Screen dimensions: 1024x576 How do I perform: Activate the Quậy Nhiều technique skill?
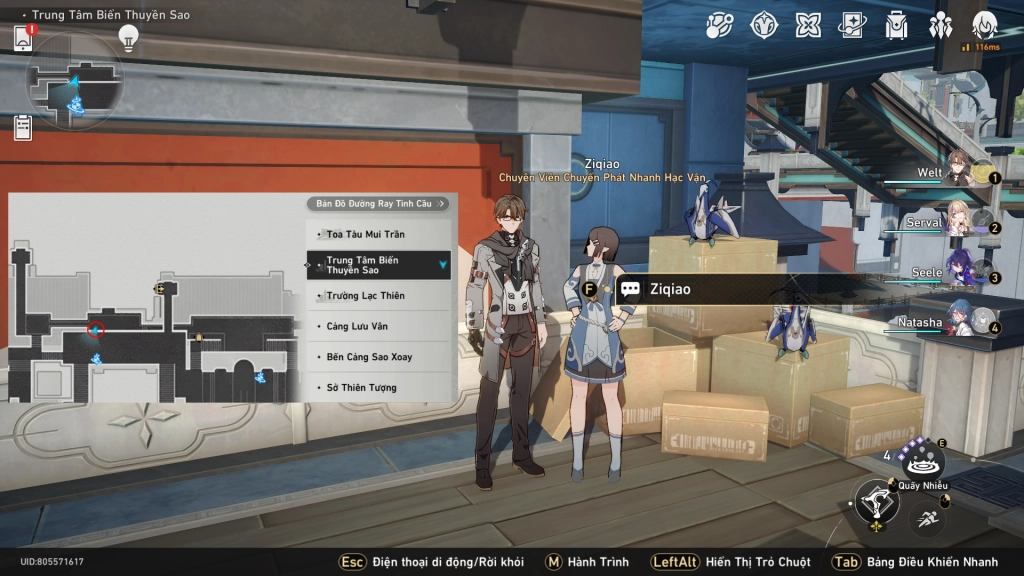click(922, 462)
